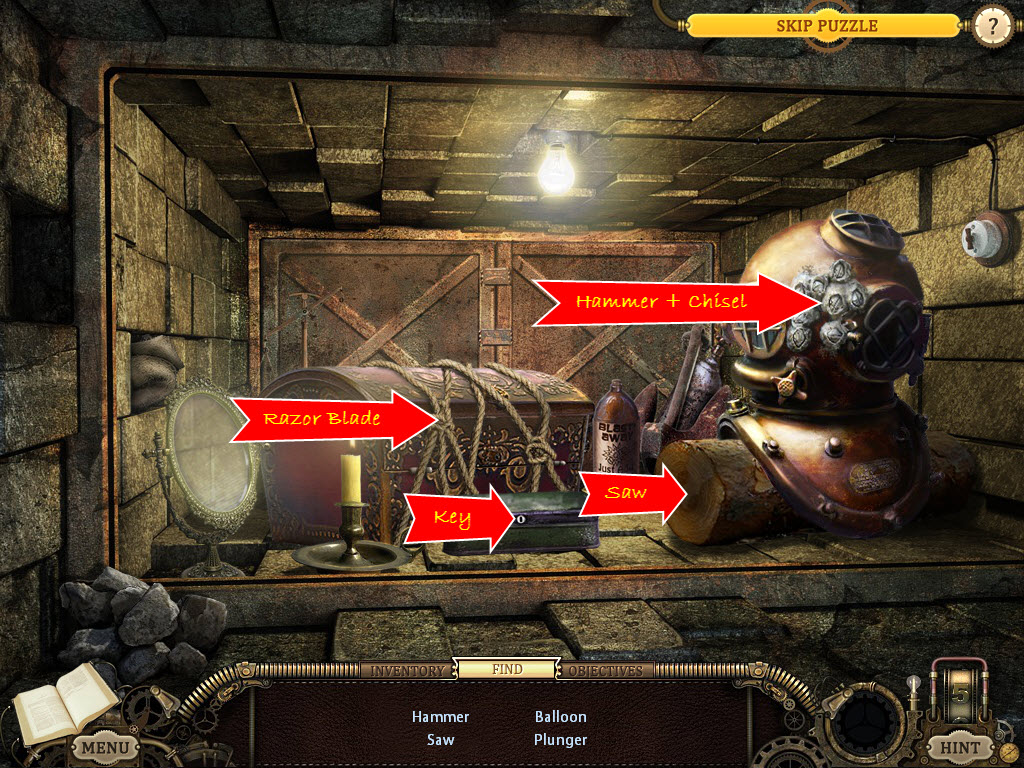Choose Plunger in the find list
The image size is (1024, 768).
pyautogui.click(x=561, y=740)
